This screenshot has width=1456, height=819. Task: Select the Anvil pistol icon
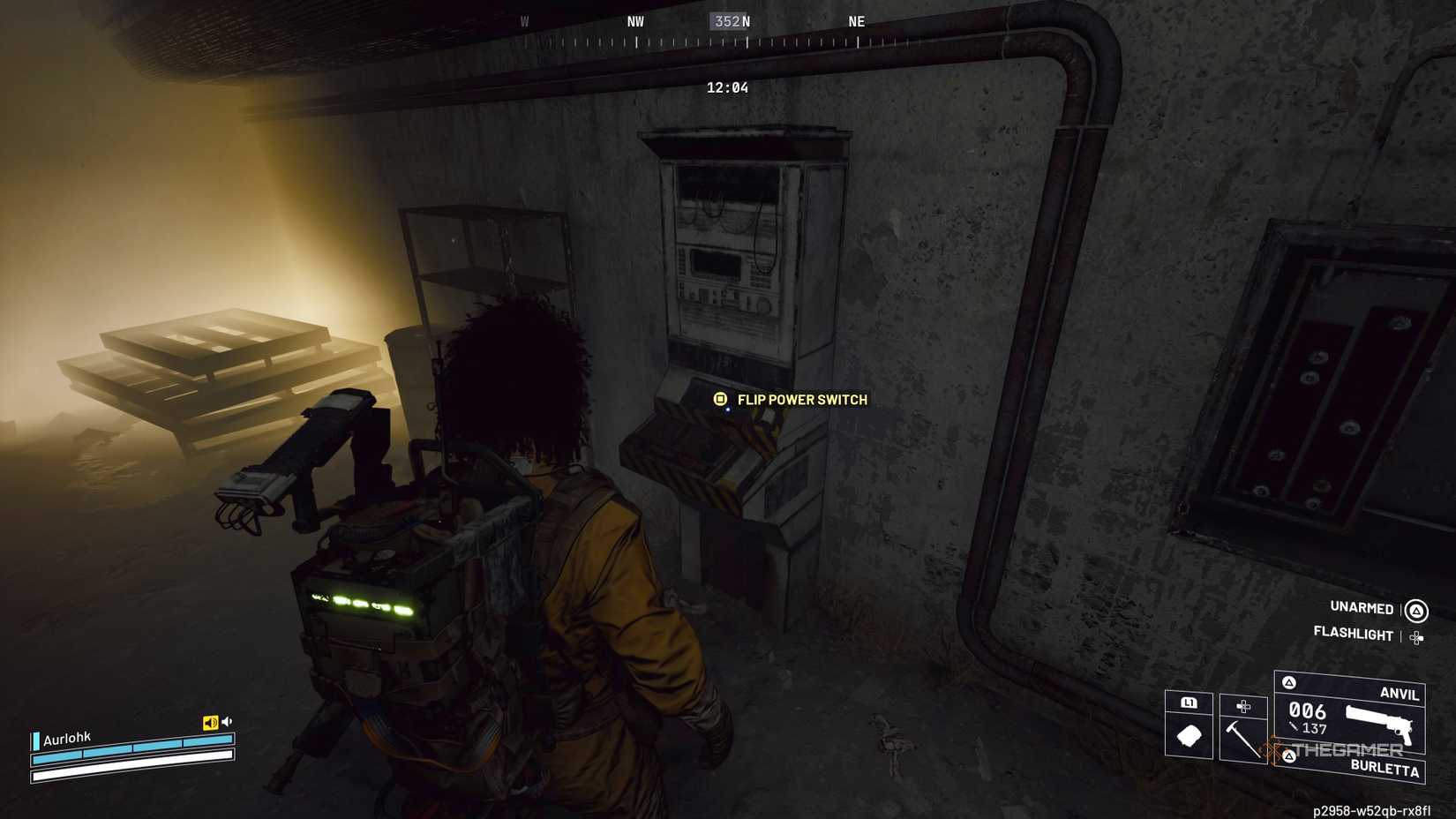[x=1380, y=725]
